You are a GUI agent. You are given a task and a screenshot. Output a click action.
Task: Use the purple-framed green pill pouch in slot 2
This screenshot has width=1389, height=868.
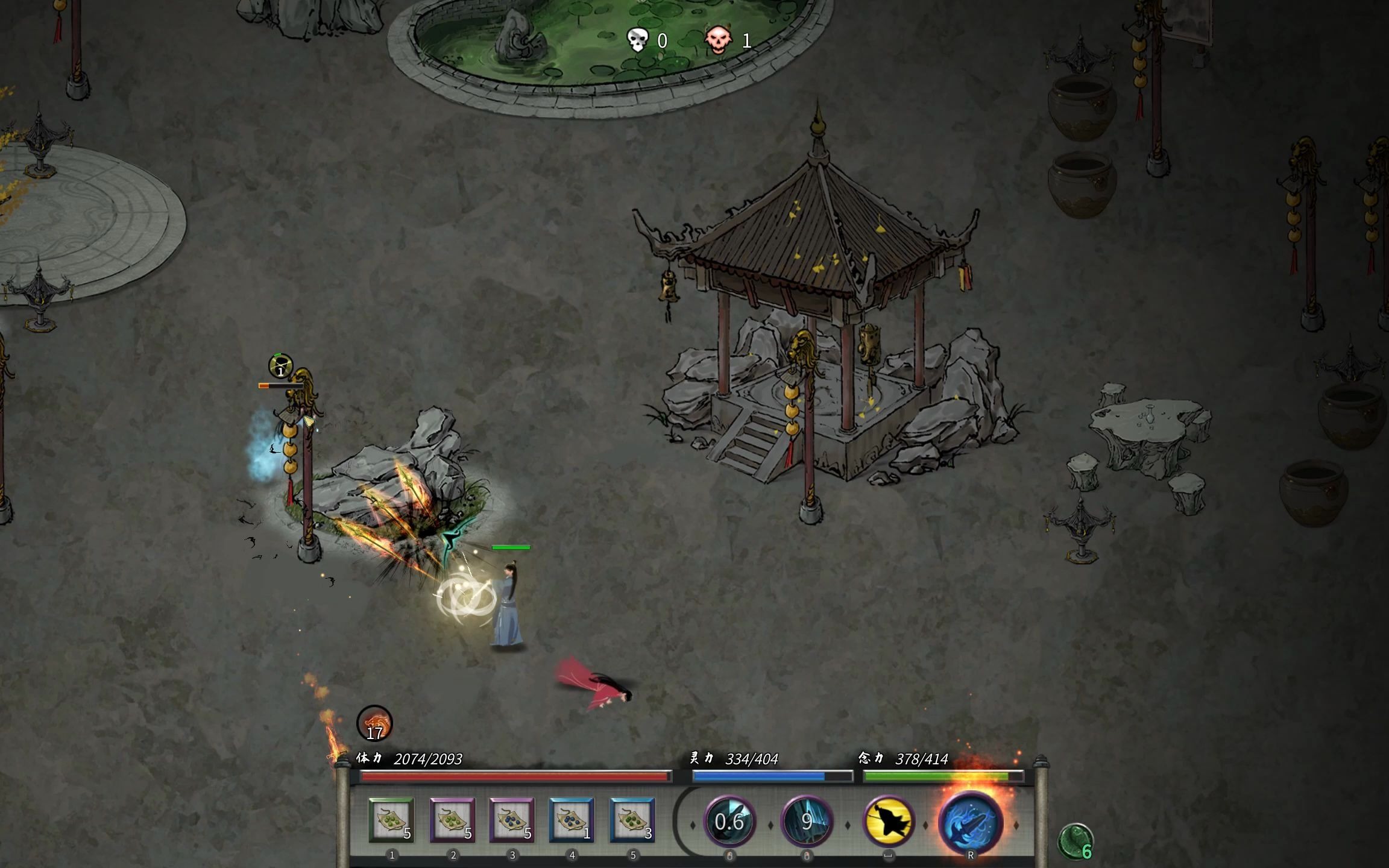pos(452,820)
